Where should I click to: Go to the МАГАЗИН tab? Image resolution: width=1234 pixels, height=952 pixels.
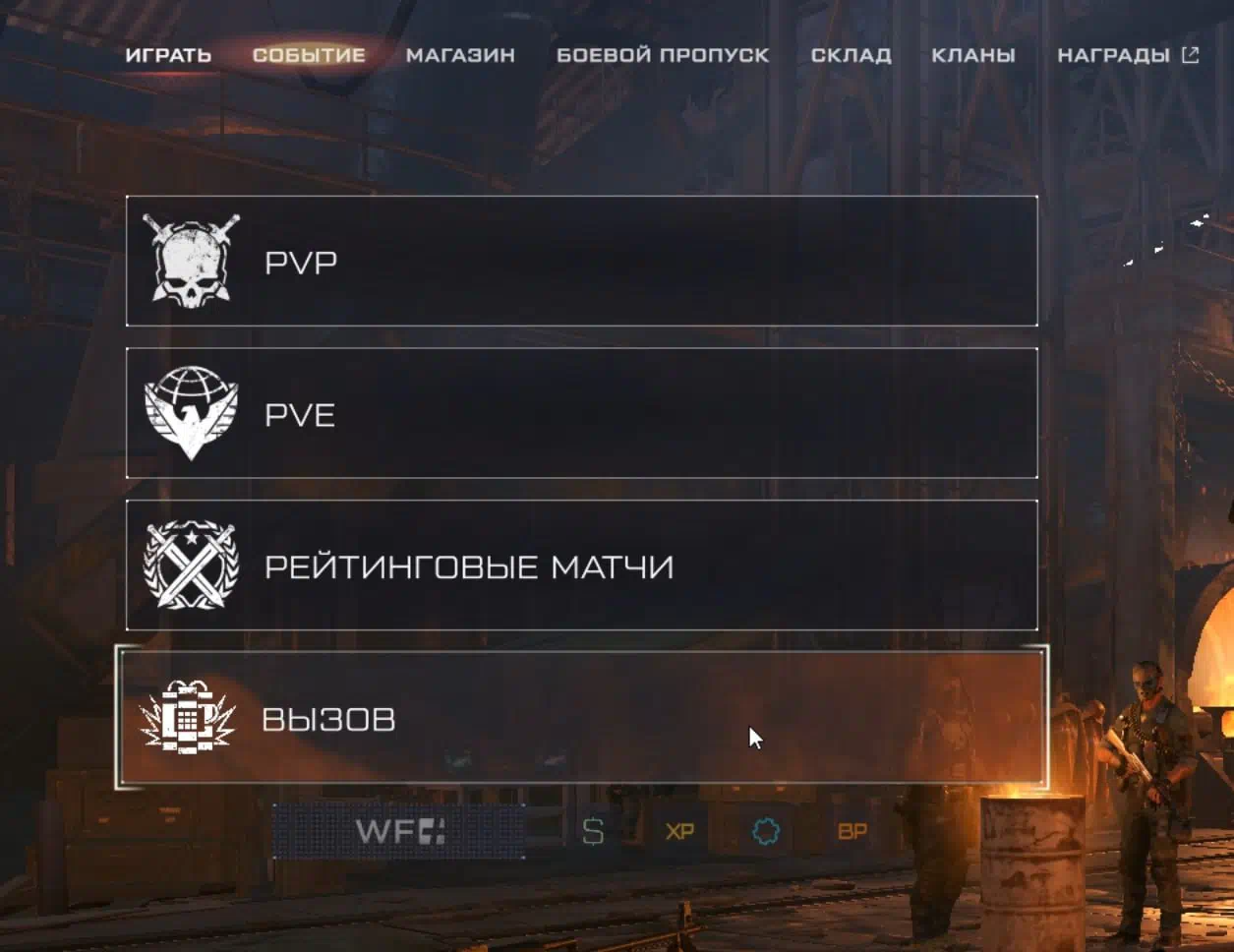click(460, 55)
